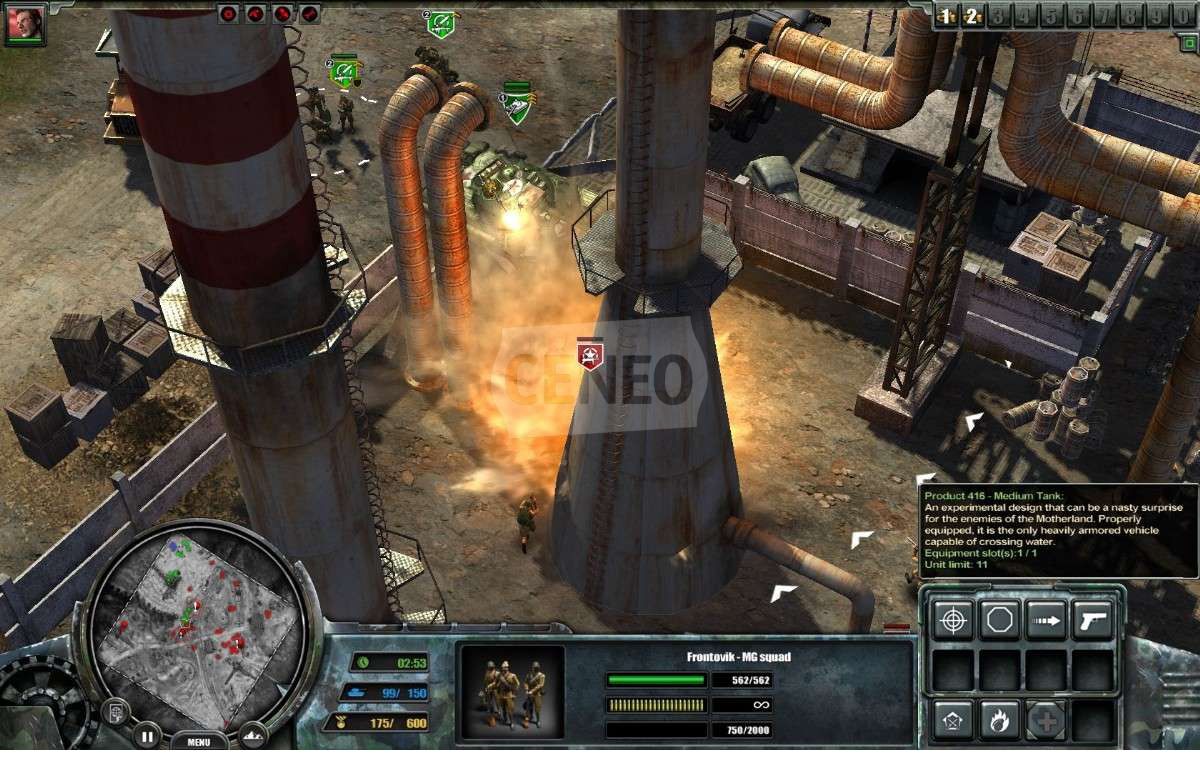Image resolution: width=1200 pixels, height=760 pixels.
Task: Click the commander portrait
Action: pyautogui.click(x=24, y=24)
